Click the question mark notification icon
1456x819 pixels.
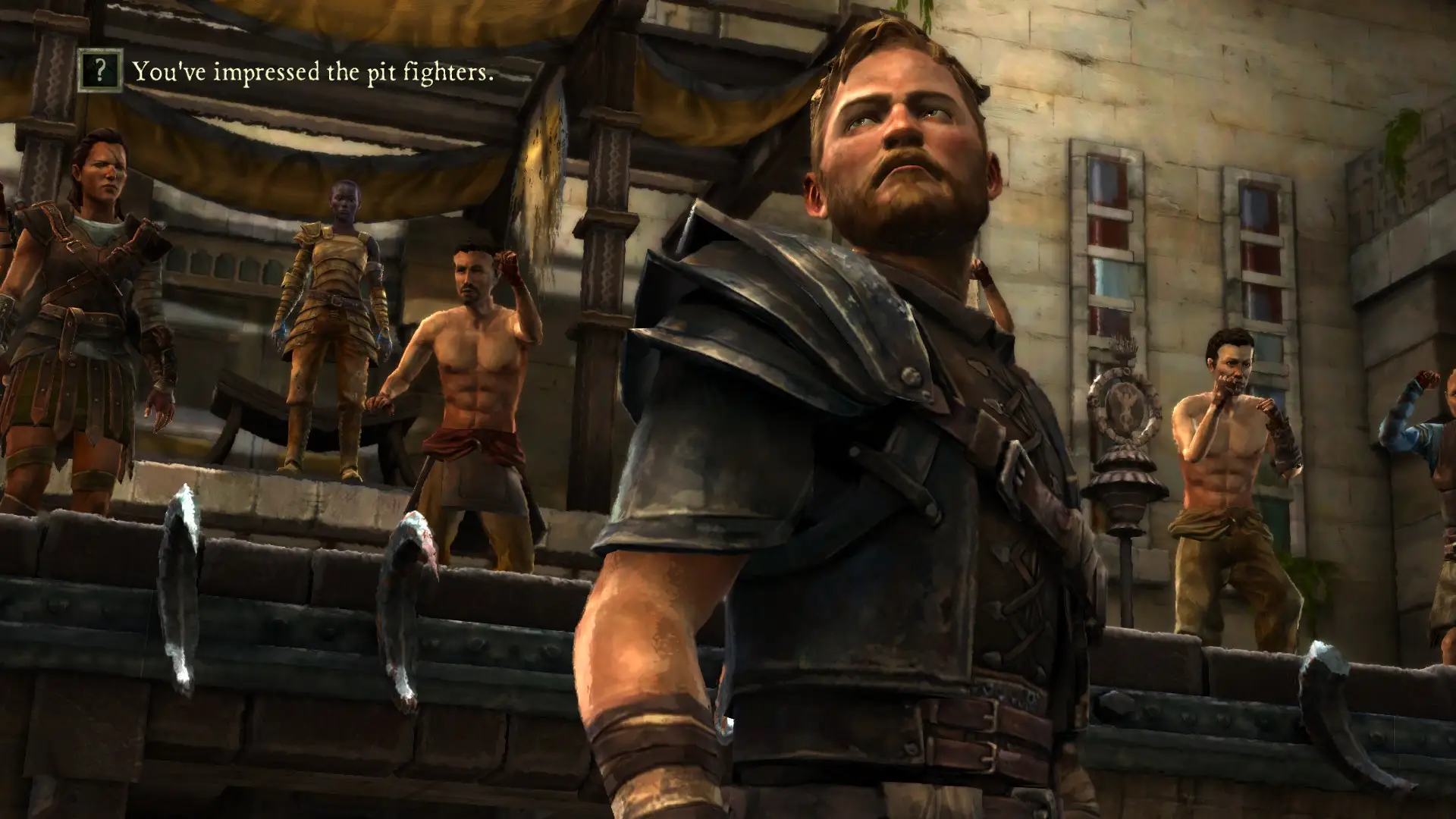coord(100,71)
